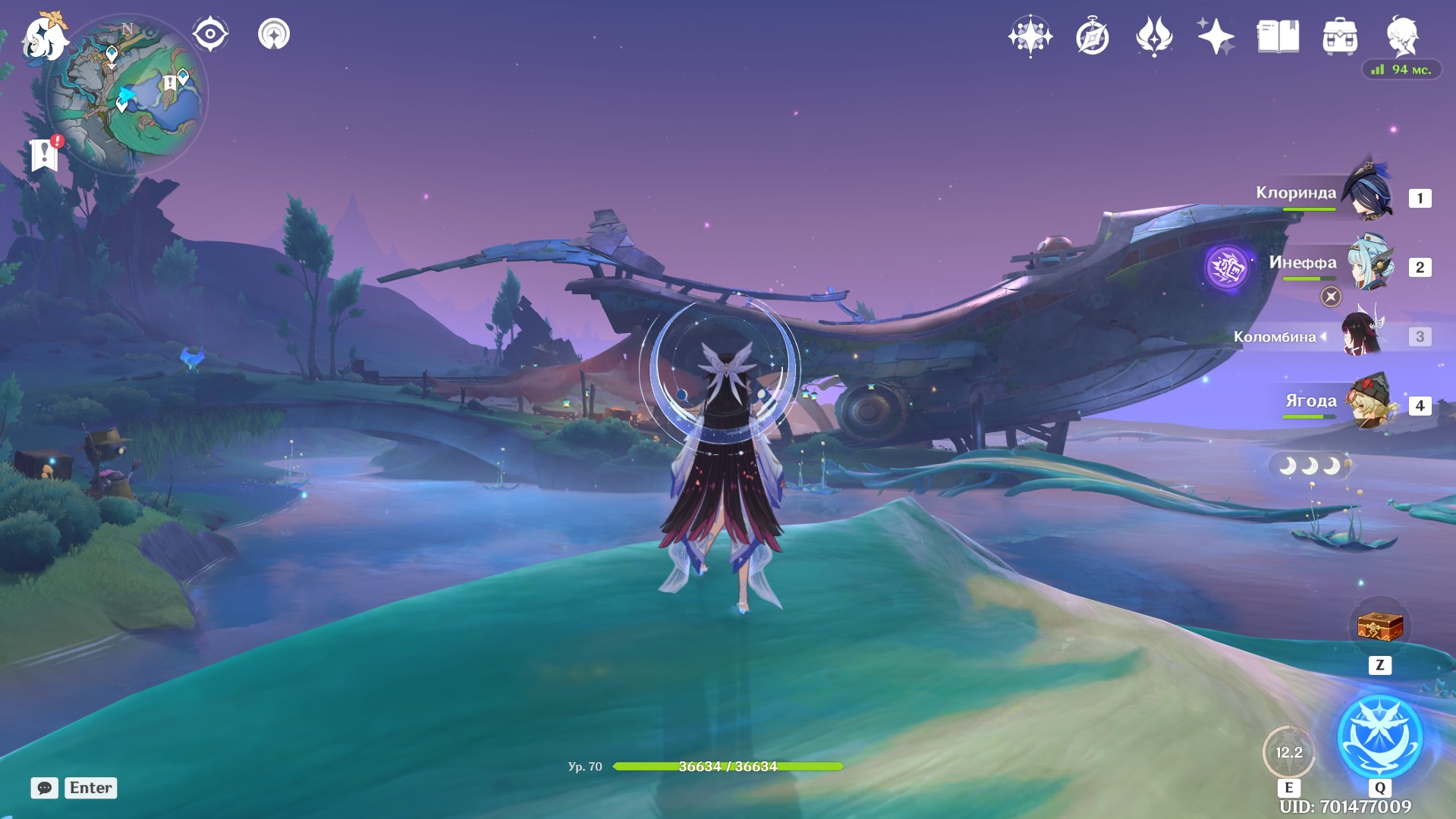1456x819 pixels.
Task: Open the Wish star icon
Action: click(1030, 36)
